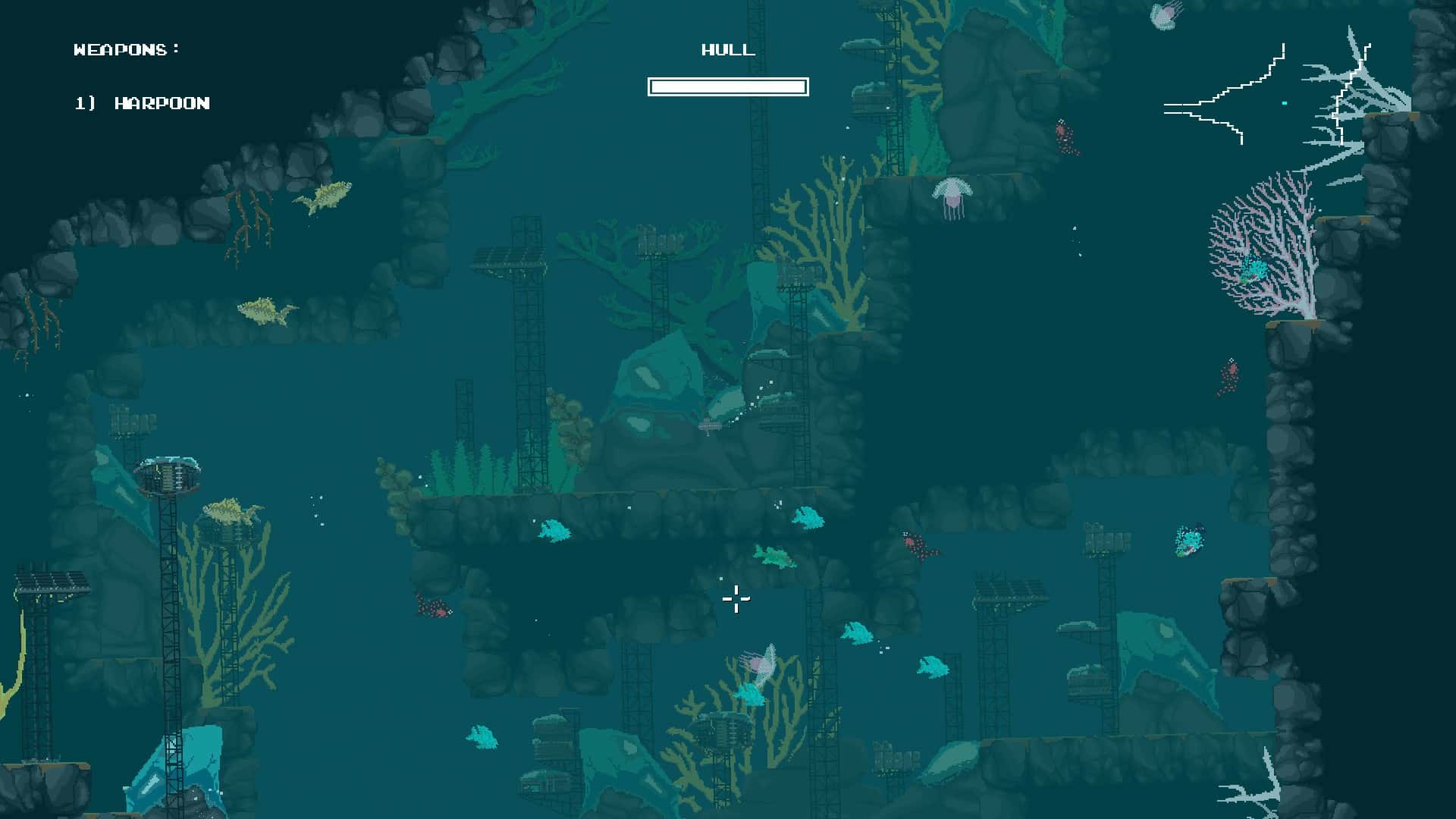Click the WEAPONS heading in the top-left HUD

126,50
